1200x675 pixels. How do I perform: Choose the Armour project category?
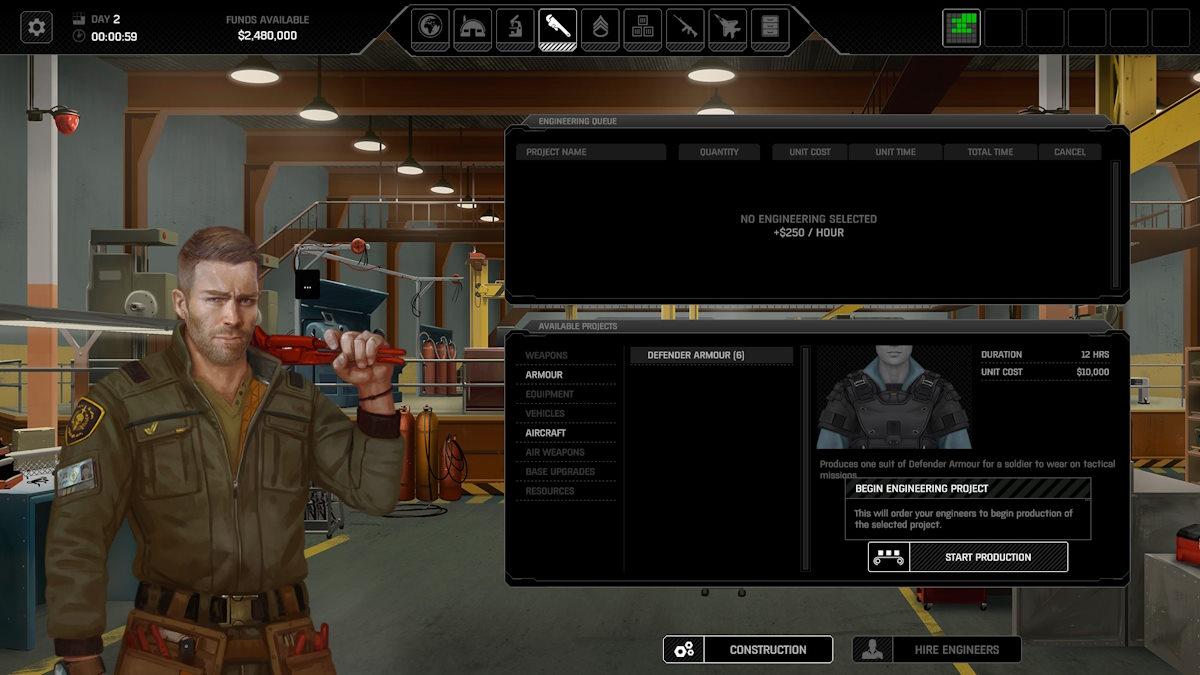[x=544, y=375]
